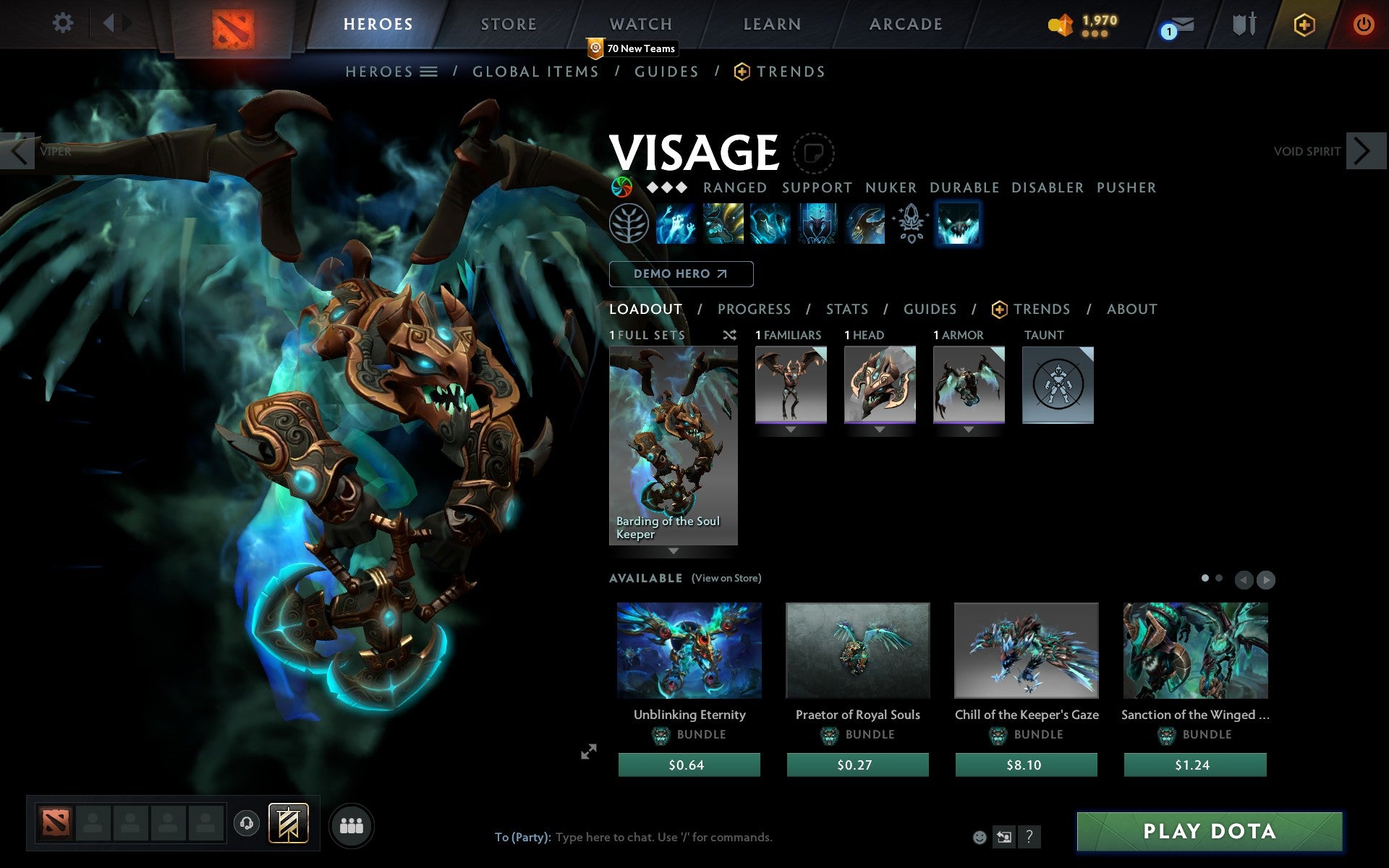This screenshot has width=1389, height=868.
Task: Click the headset voice chat icon
Action: tap(246, 822)
